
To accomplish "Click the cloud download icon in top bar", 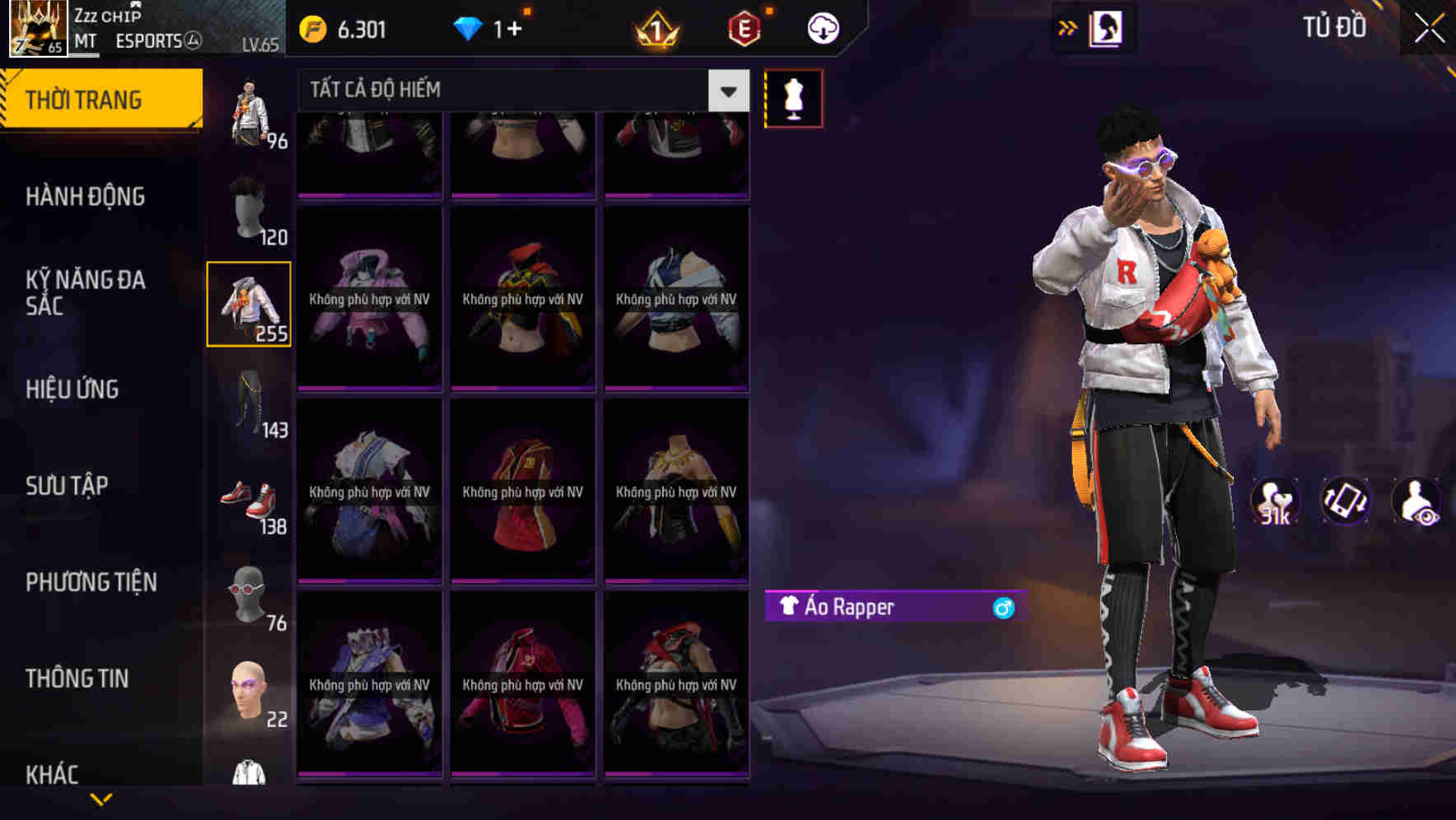I will click(x=822, y=27).
